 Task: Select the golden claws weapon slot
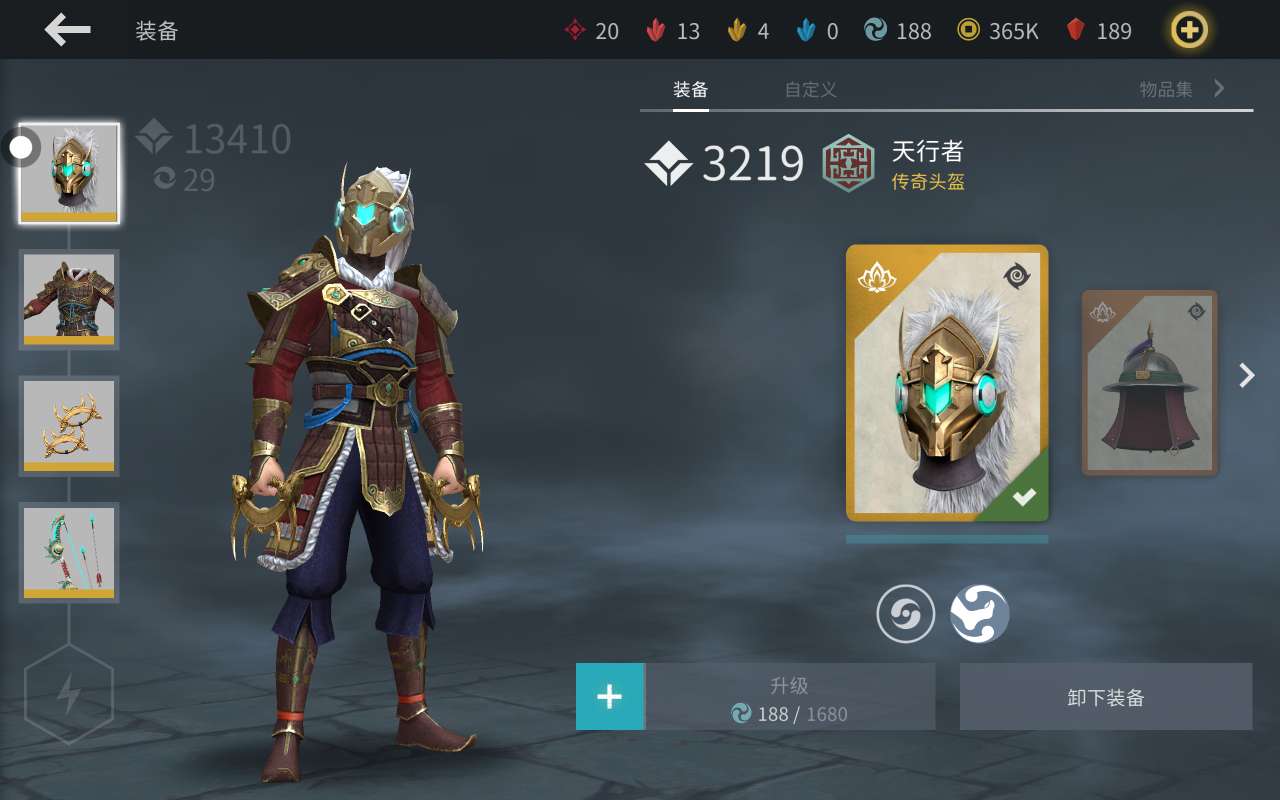tap(69, 426)
